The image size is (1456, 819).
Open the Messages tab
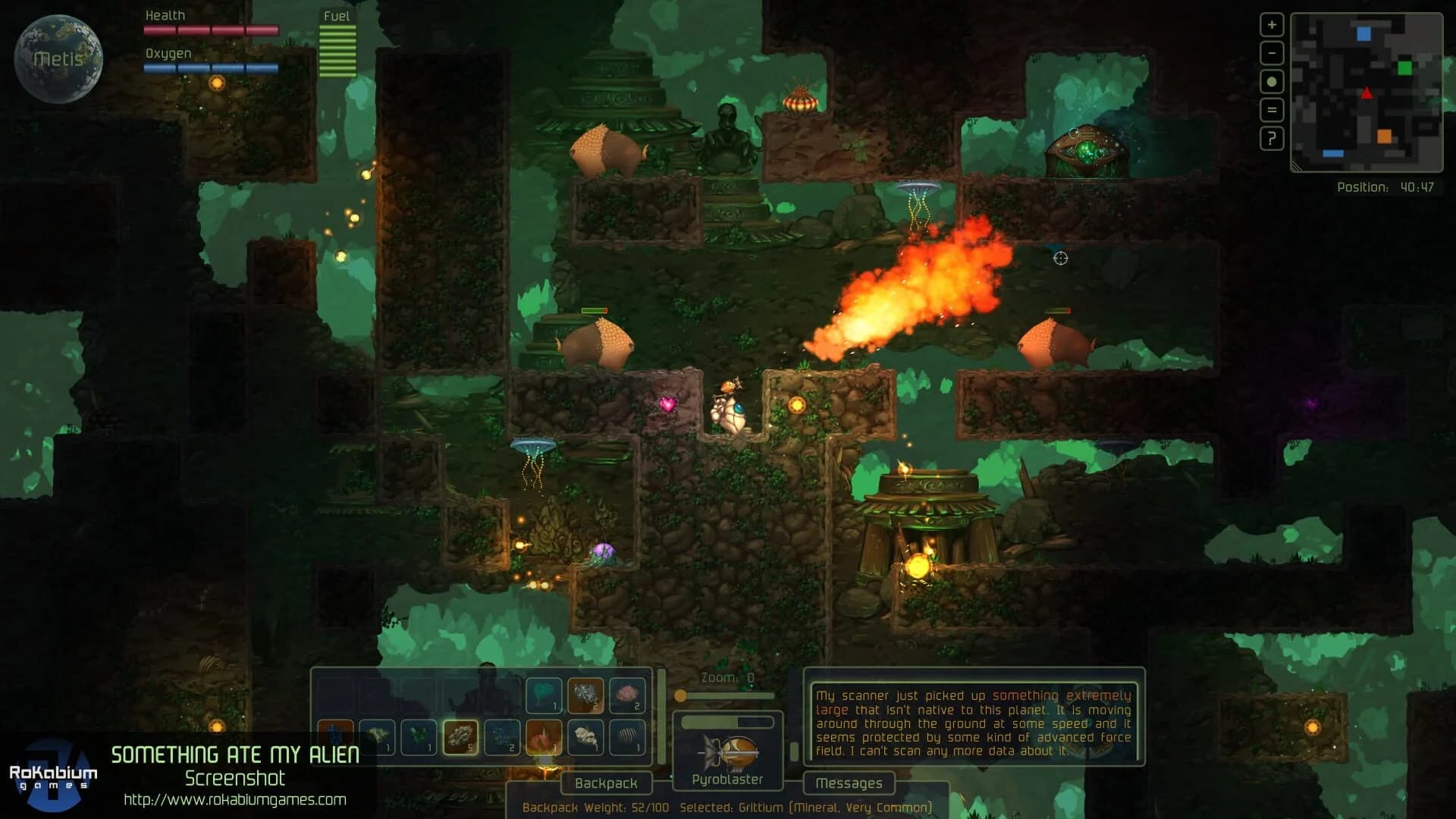[849, 783]
